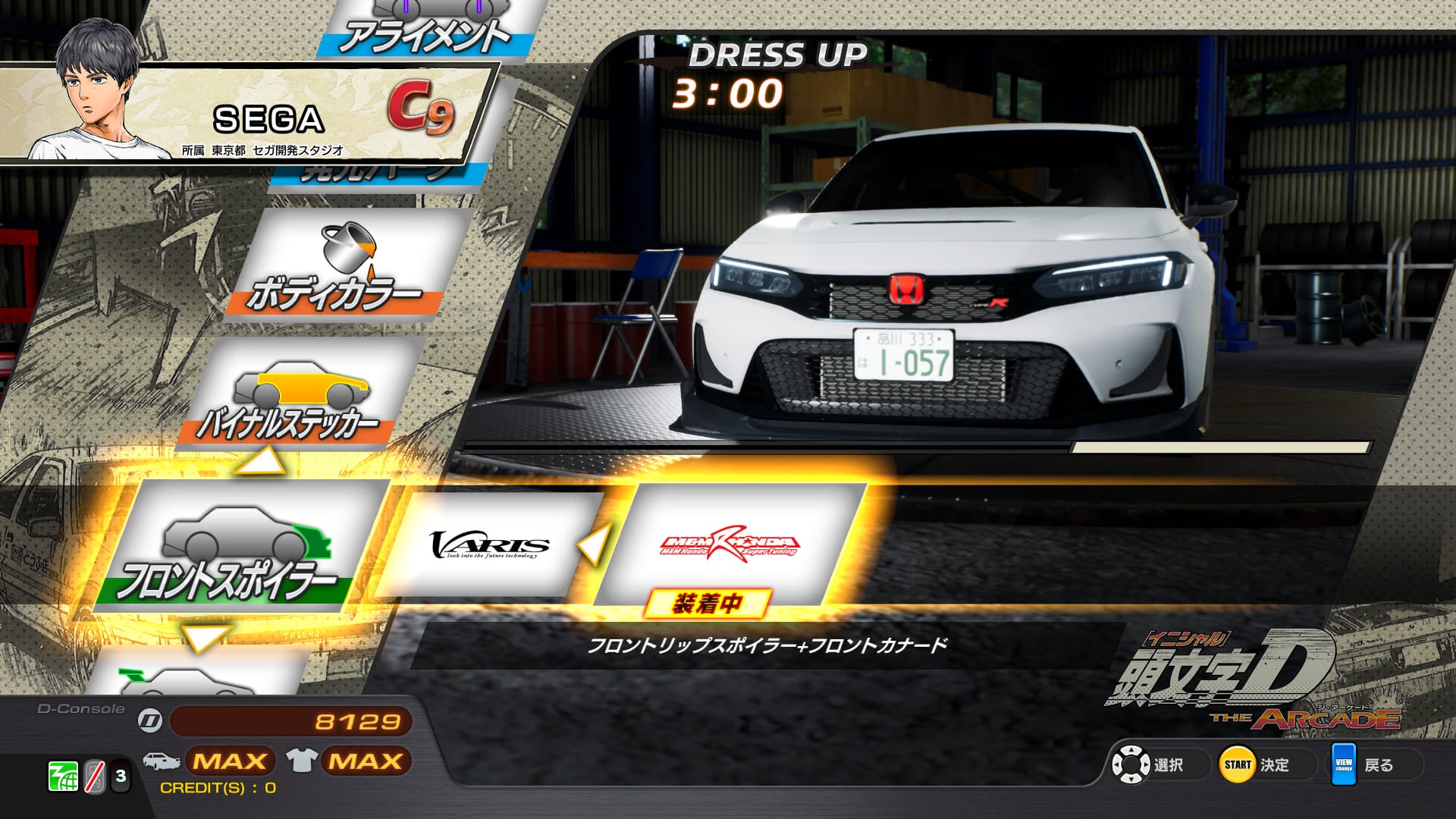Click the up arrow above フロントスポイラー
Viewport: 1456px width, 819px height.
[x=259, y=460]
